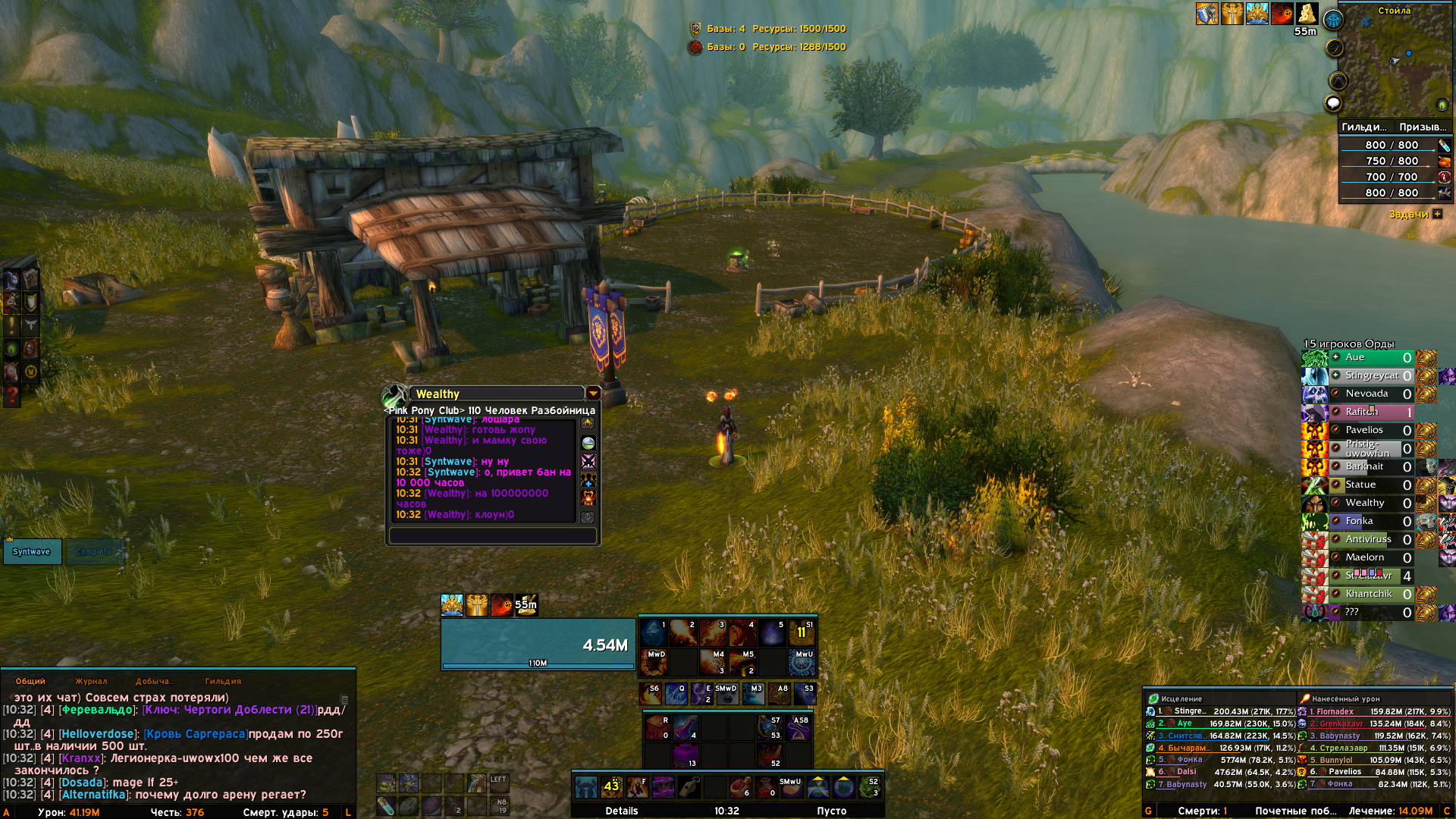This screenshot has width=1456, height=819.
Task: Use the blue arcane rune spell bound to MwU
Action: pyautogui.click(x=802, y=662)
